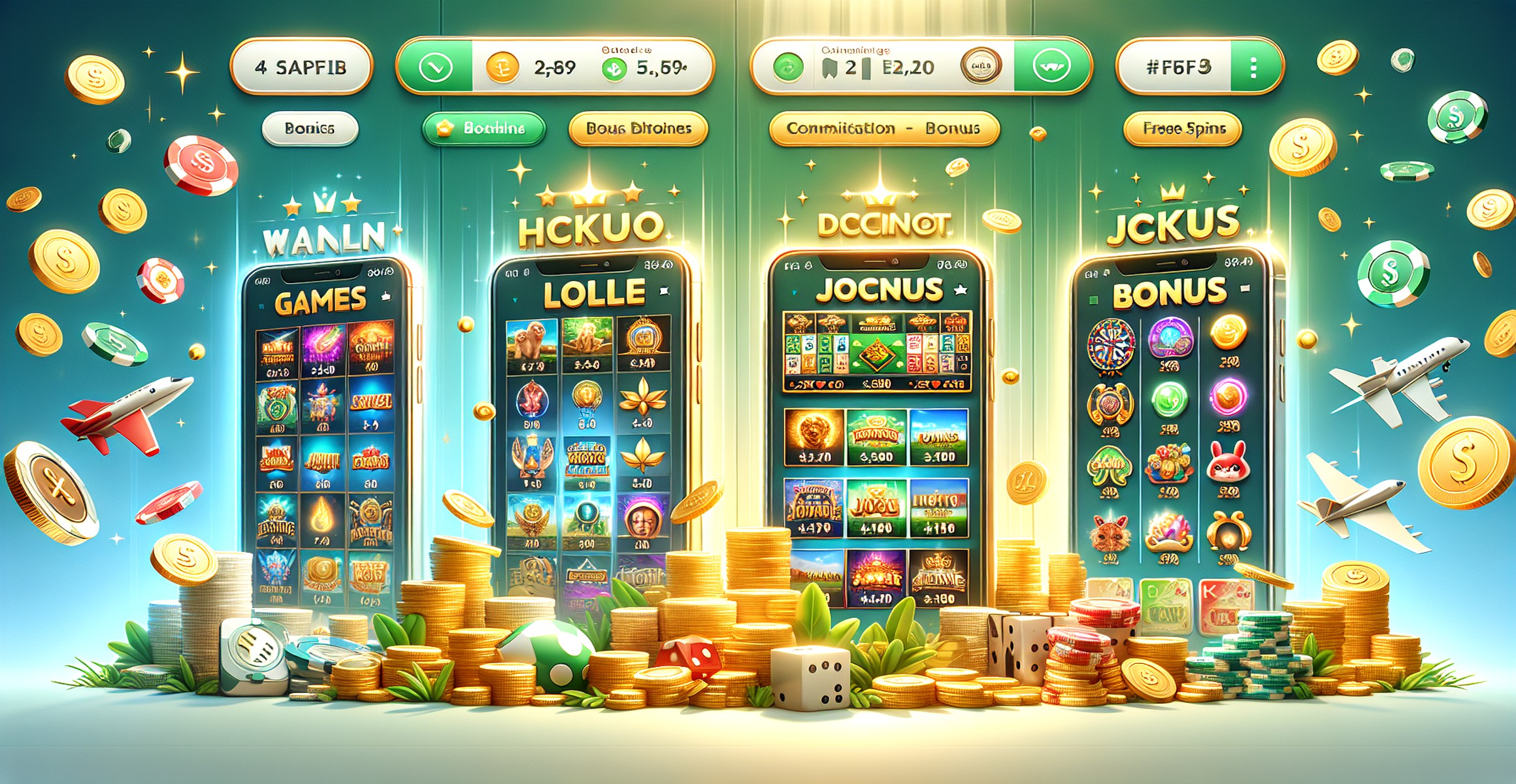Choose the "Conimiitaction - Bonus" tab
The width and height of the screenshot is (1516, 784).
[883, 129]
